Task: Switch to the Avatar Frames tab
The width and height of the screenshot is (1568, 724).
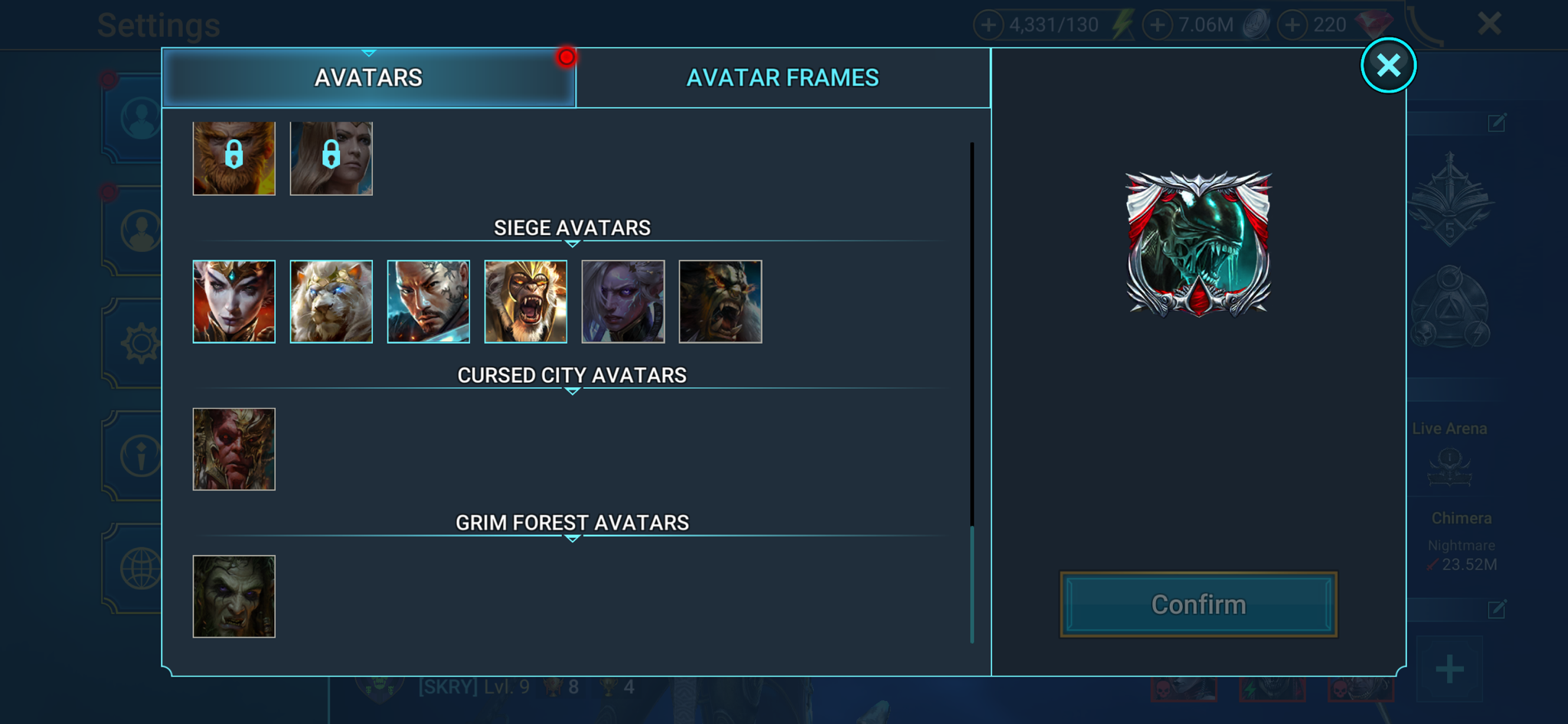Action: click(784, 77)
